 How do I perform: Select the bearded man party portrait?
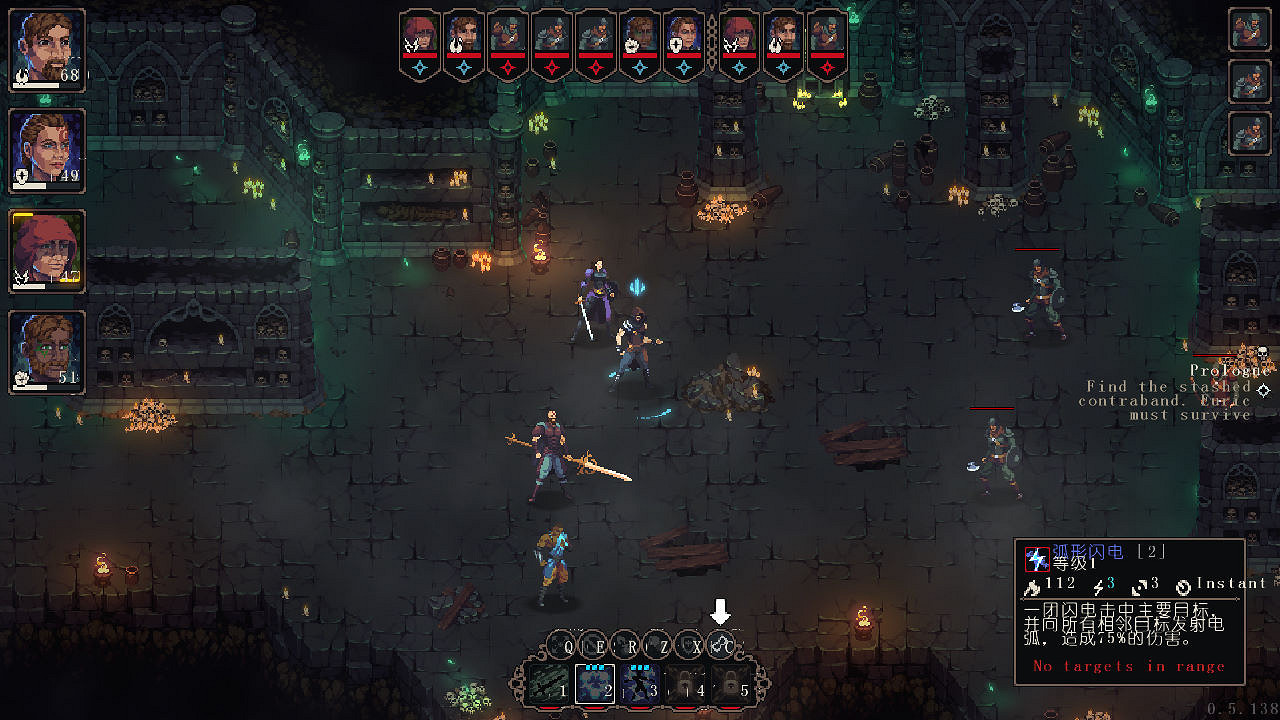tap(47, 50)
